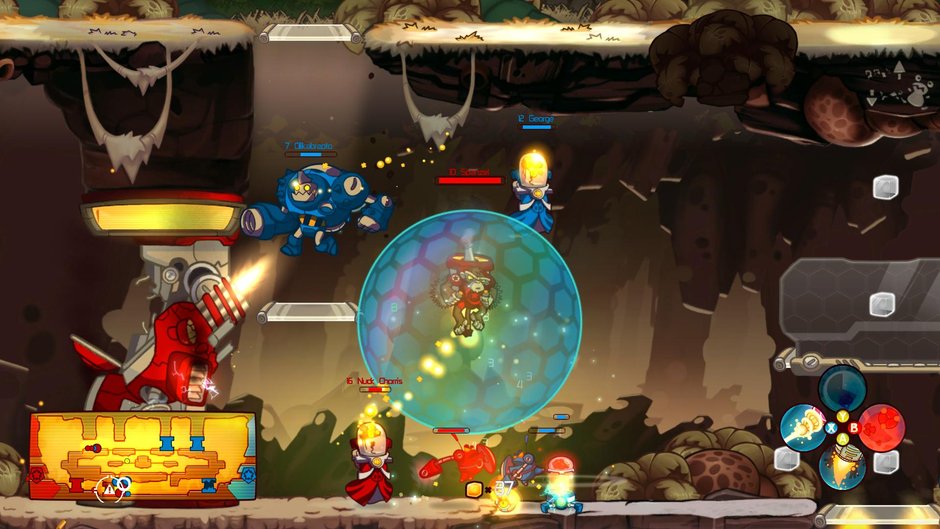Trigger the jet thruster jump ability

842,466
